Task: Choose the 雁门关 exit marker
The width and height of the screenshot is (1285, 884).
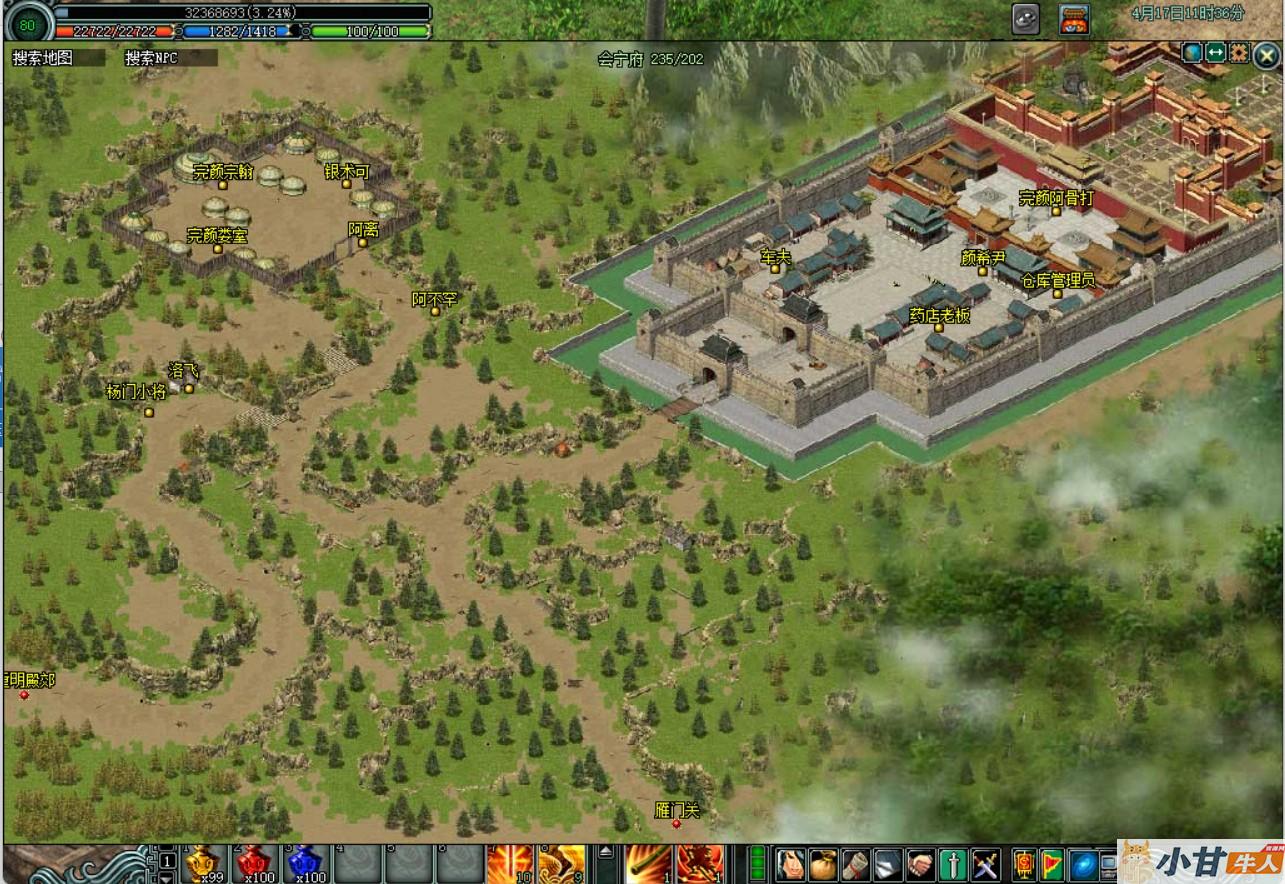Action: tap(676, 823)
